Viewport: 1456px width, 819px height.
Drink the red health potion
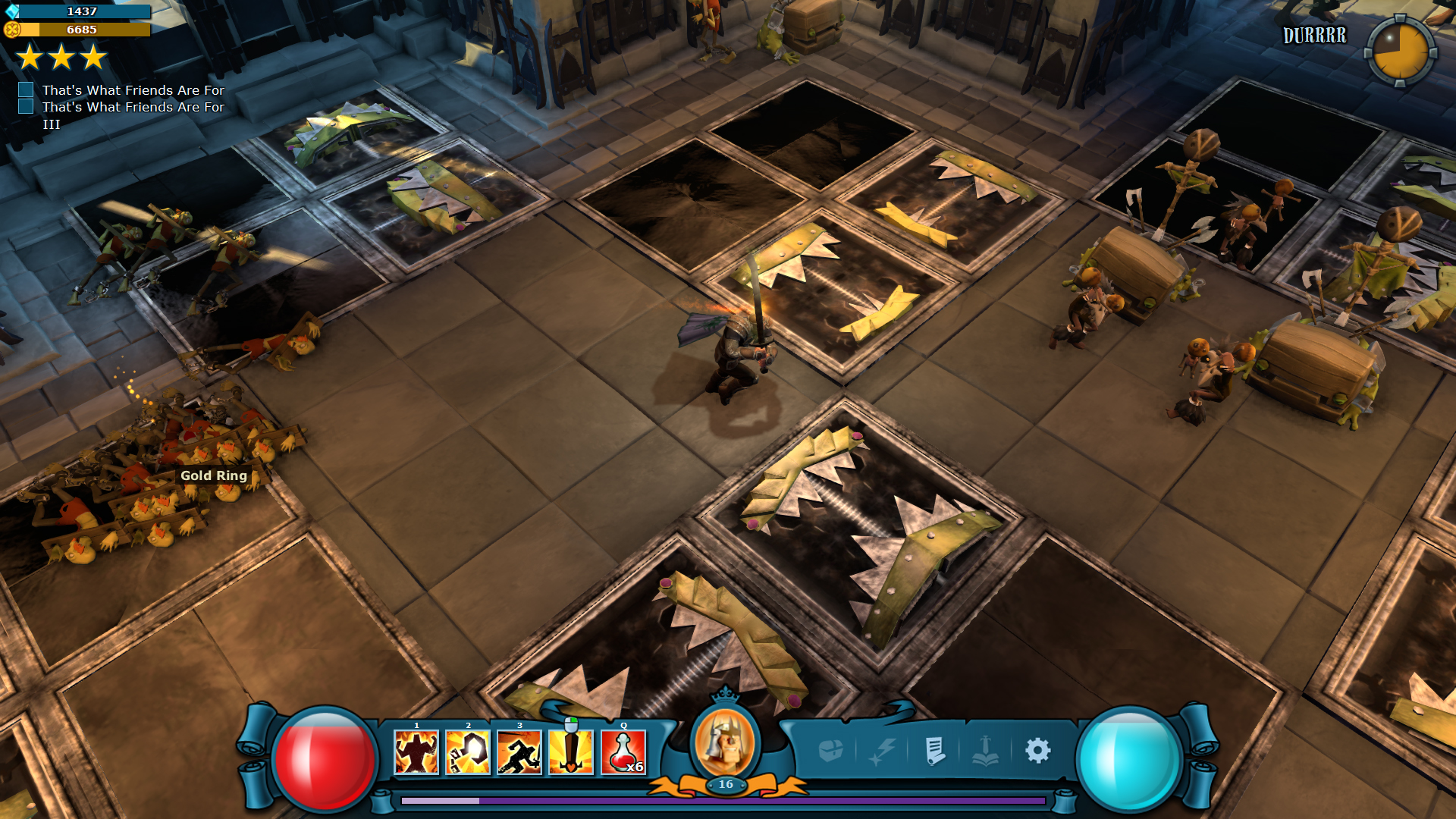tap(623, 752)
